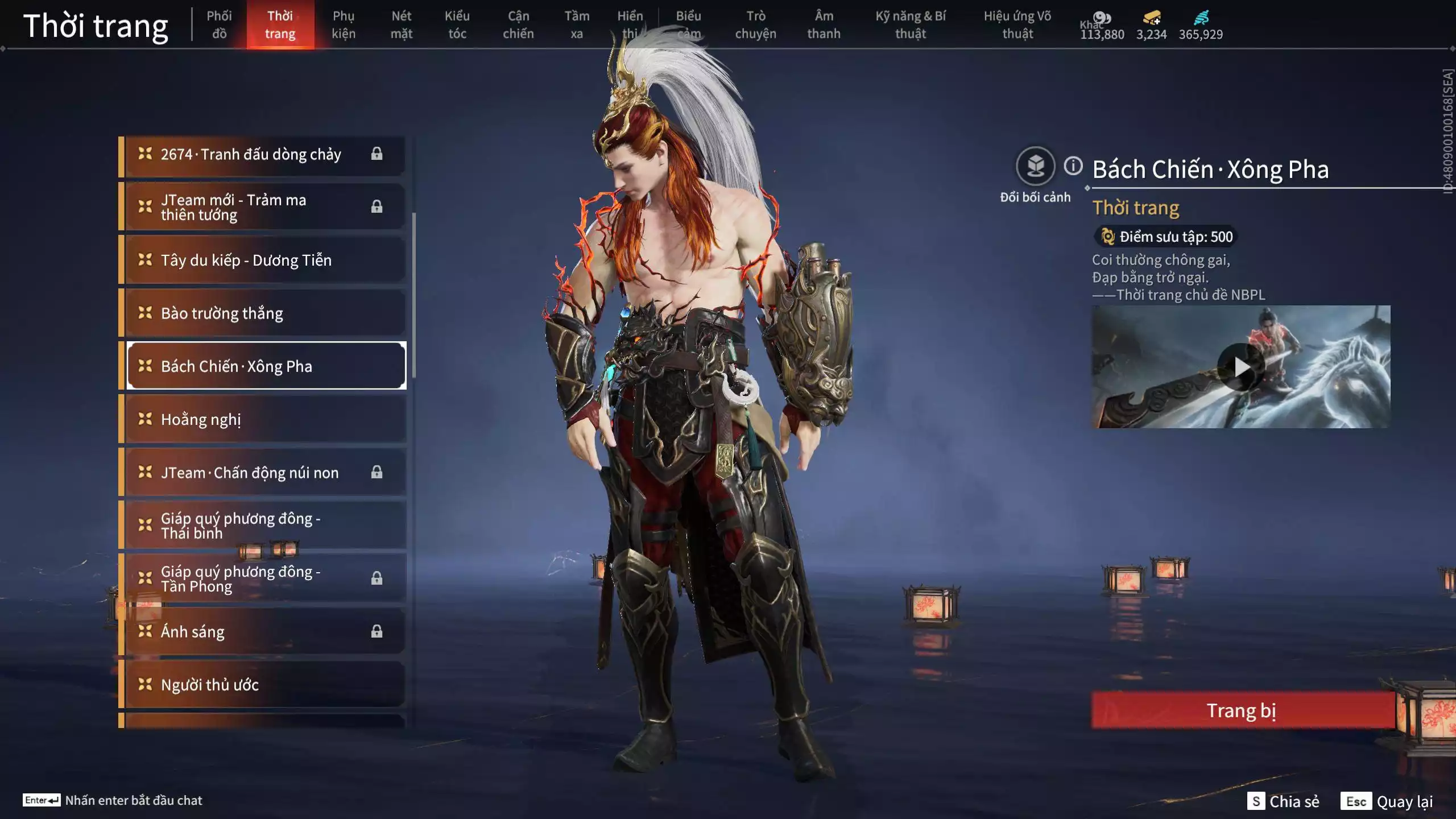Screen dimensions: 1456x819
Task: Go back with Quay lại
Action: tap(1387, 801)
